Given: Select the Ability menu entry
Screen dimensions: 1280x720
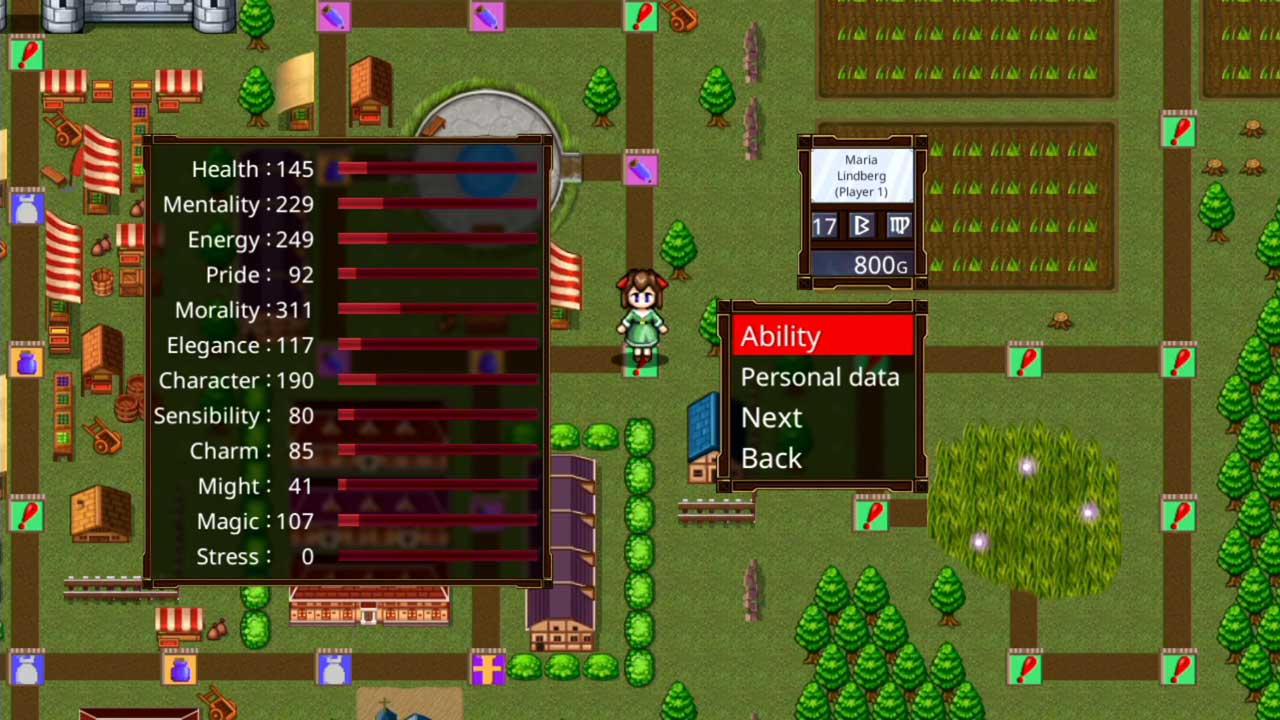Looking at the screenshot, I should [780, 336].
